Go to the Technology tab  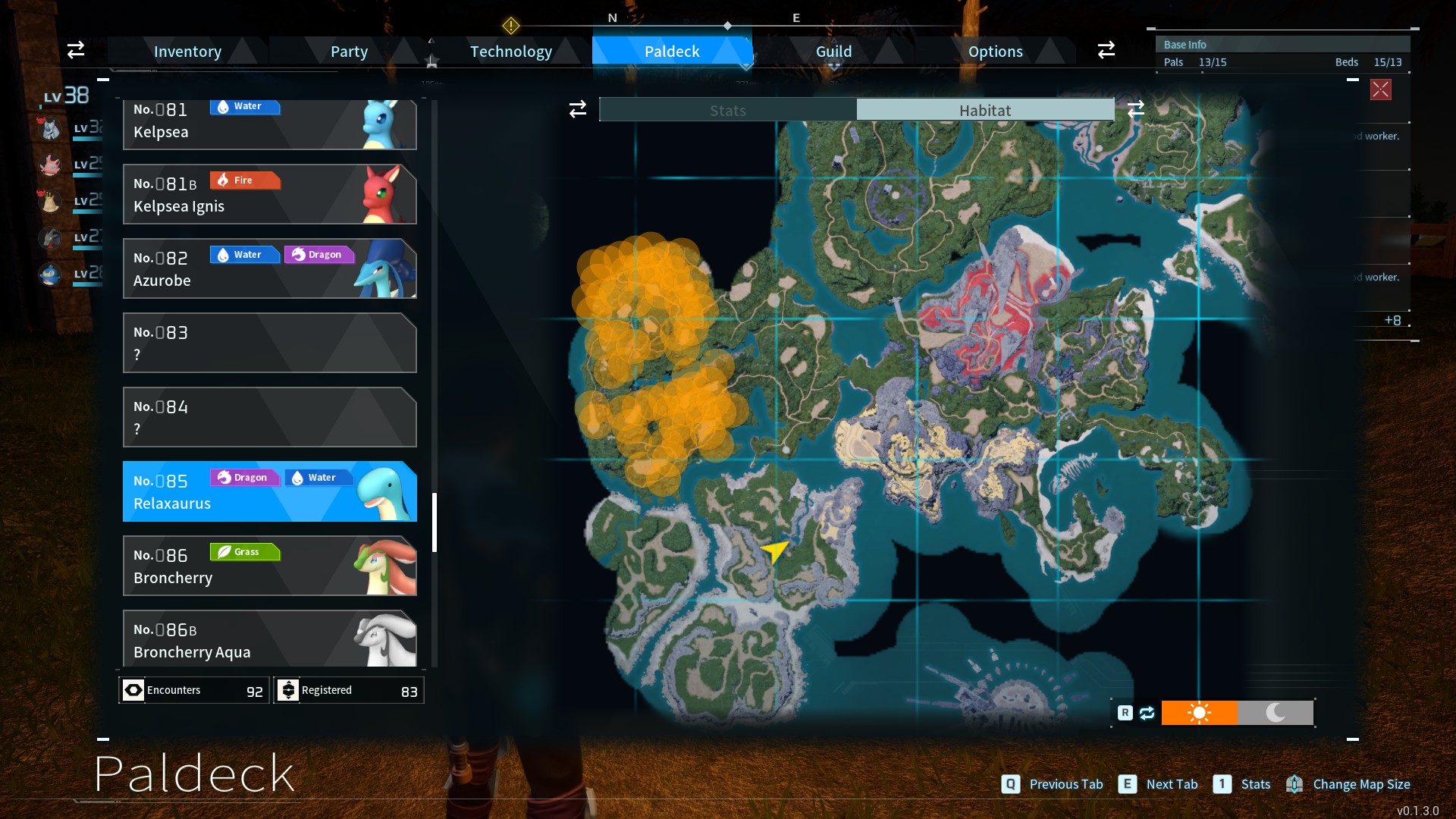pos(510,52)
